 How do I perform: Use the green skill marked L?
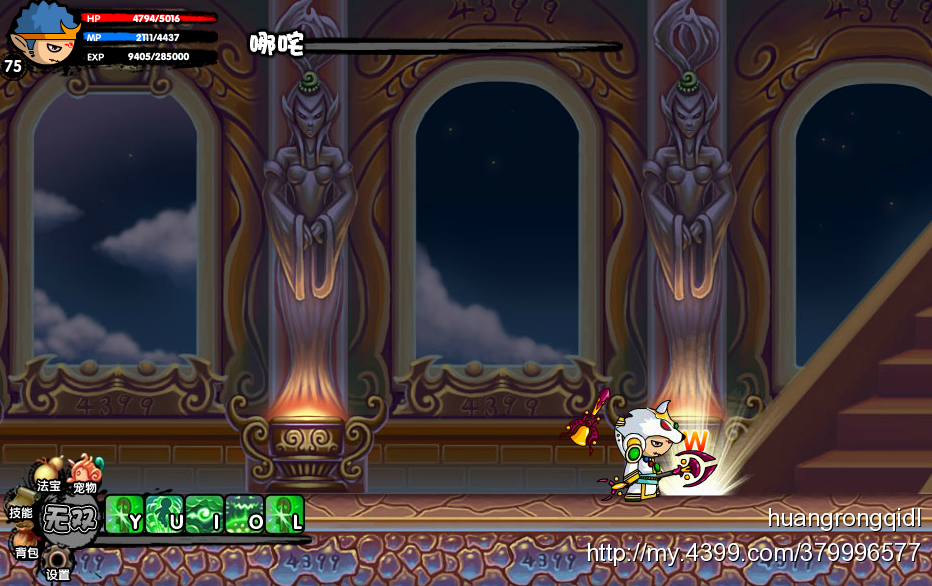284,514
